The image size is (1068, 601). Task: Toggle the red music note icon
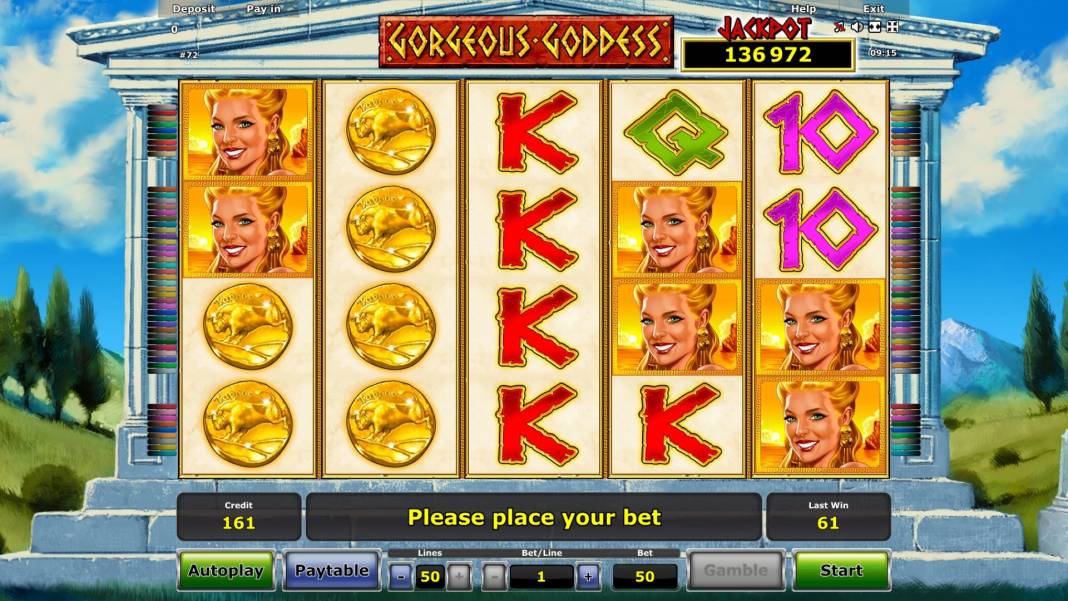tap(840, 27)
